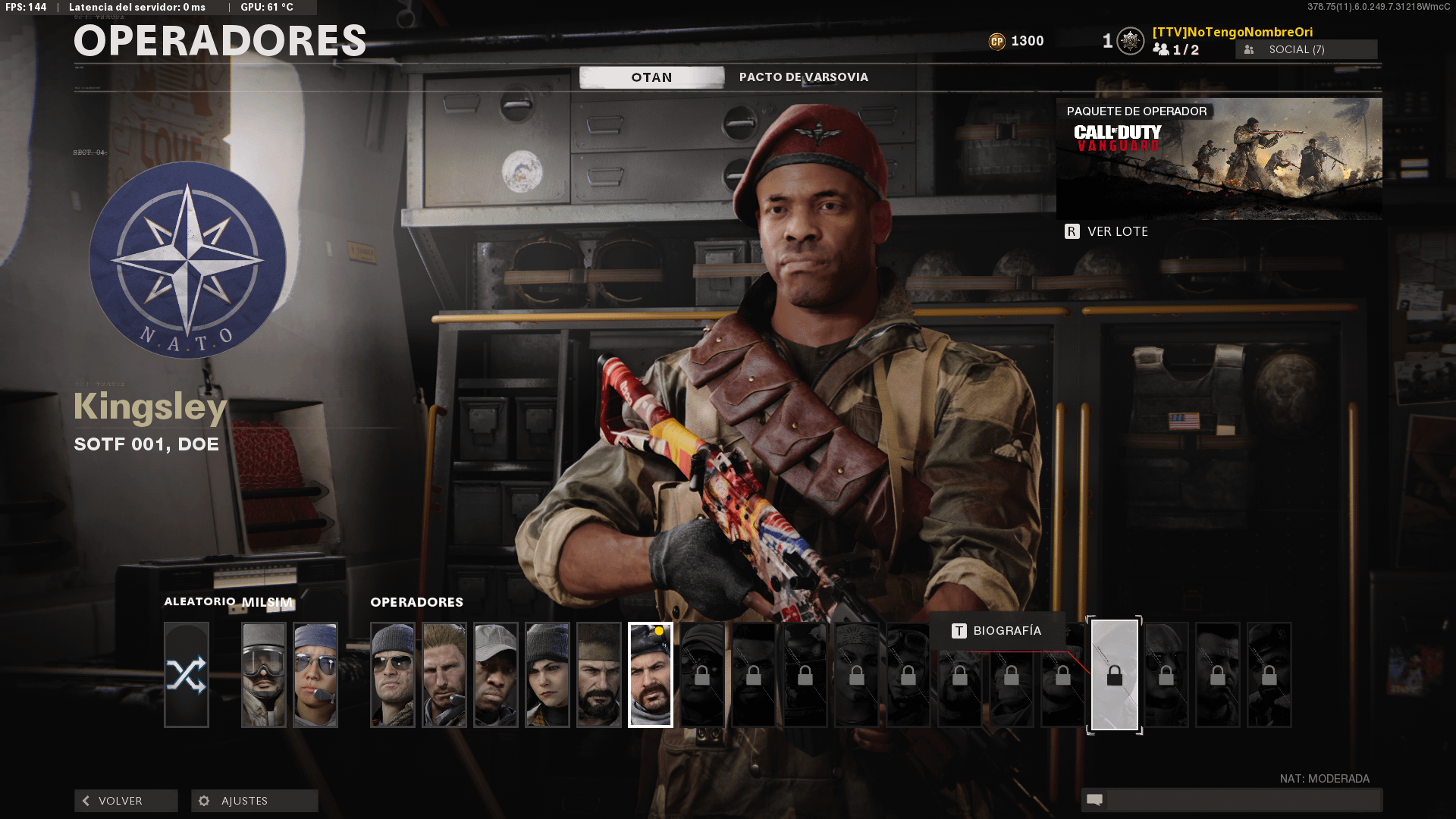Select the dark-haired female operator in a beanie
The width and height of the screenshot is (1456, 819).
point(548,675)
